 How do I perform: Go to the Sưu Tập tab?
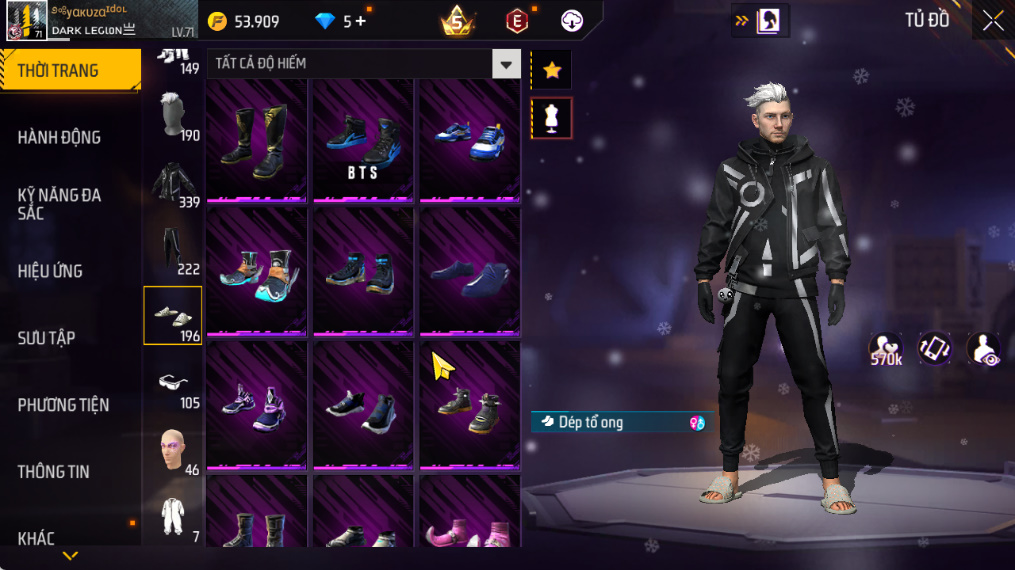[x=46, y=338]
